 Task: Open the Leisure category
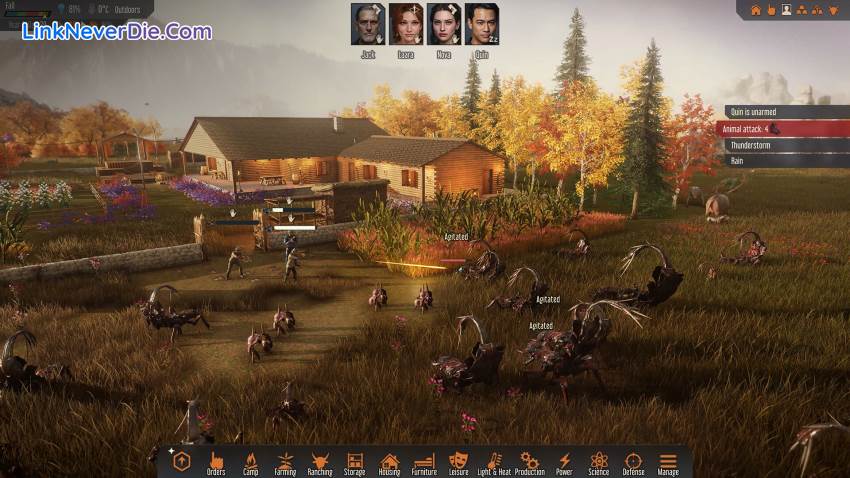pos(459,461)
